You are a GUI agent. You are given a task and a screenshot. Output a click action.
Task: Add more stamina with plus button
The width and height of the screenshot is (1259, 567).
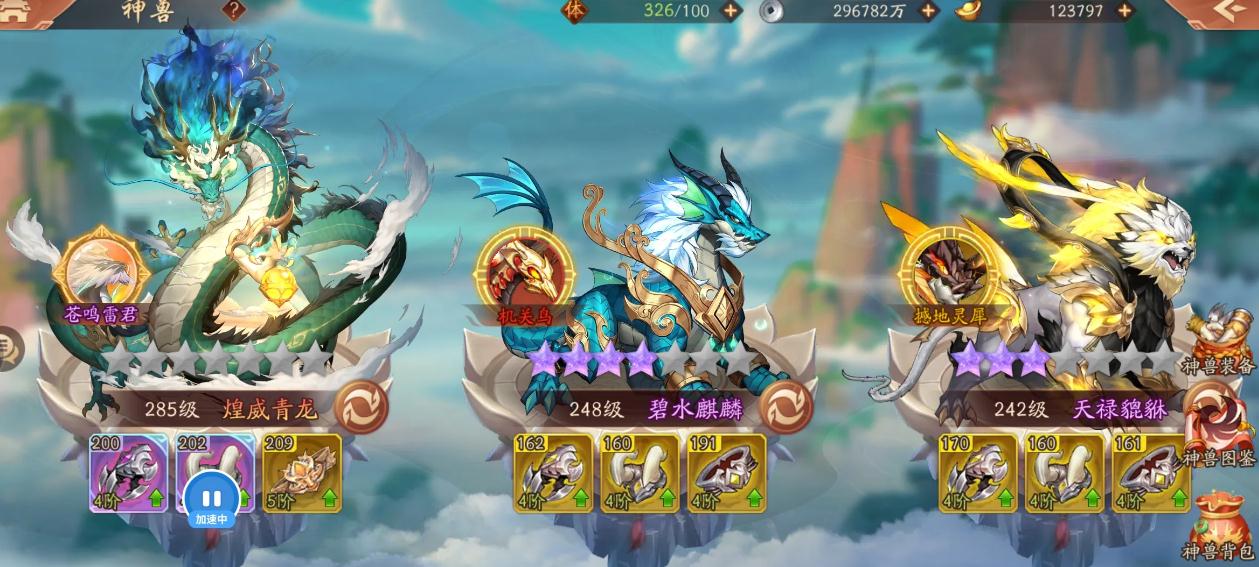click(x=731, y=11)
